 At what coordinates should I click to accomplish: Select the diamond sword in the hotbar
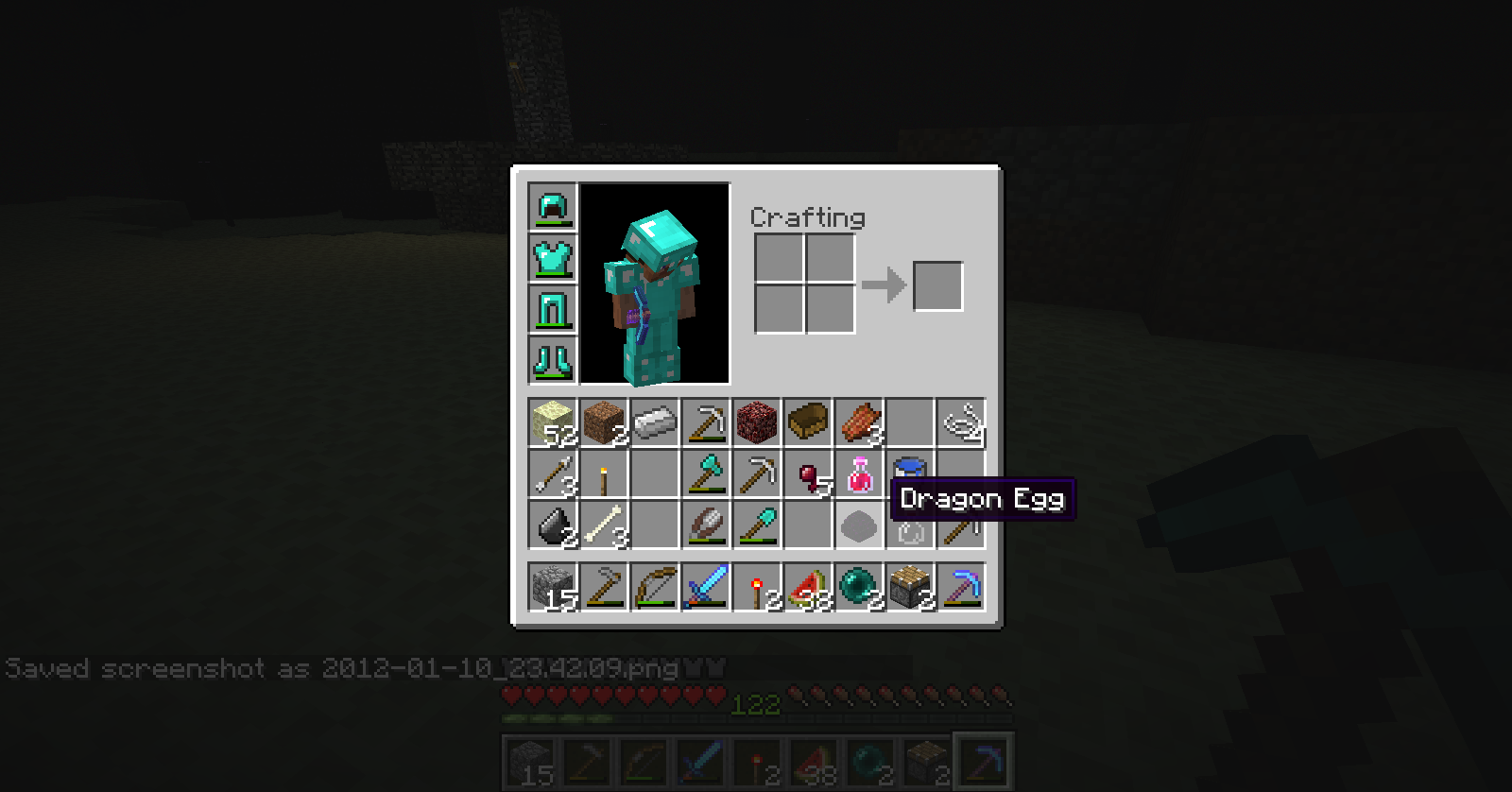706,587
